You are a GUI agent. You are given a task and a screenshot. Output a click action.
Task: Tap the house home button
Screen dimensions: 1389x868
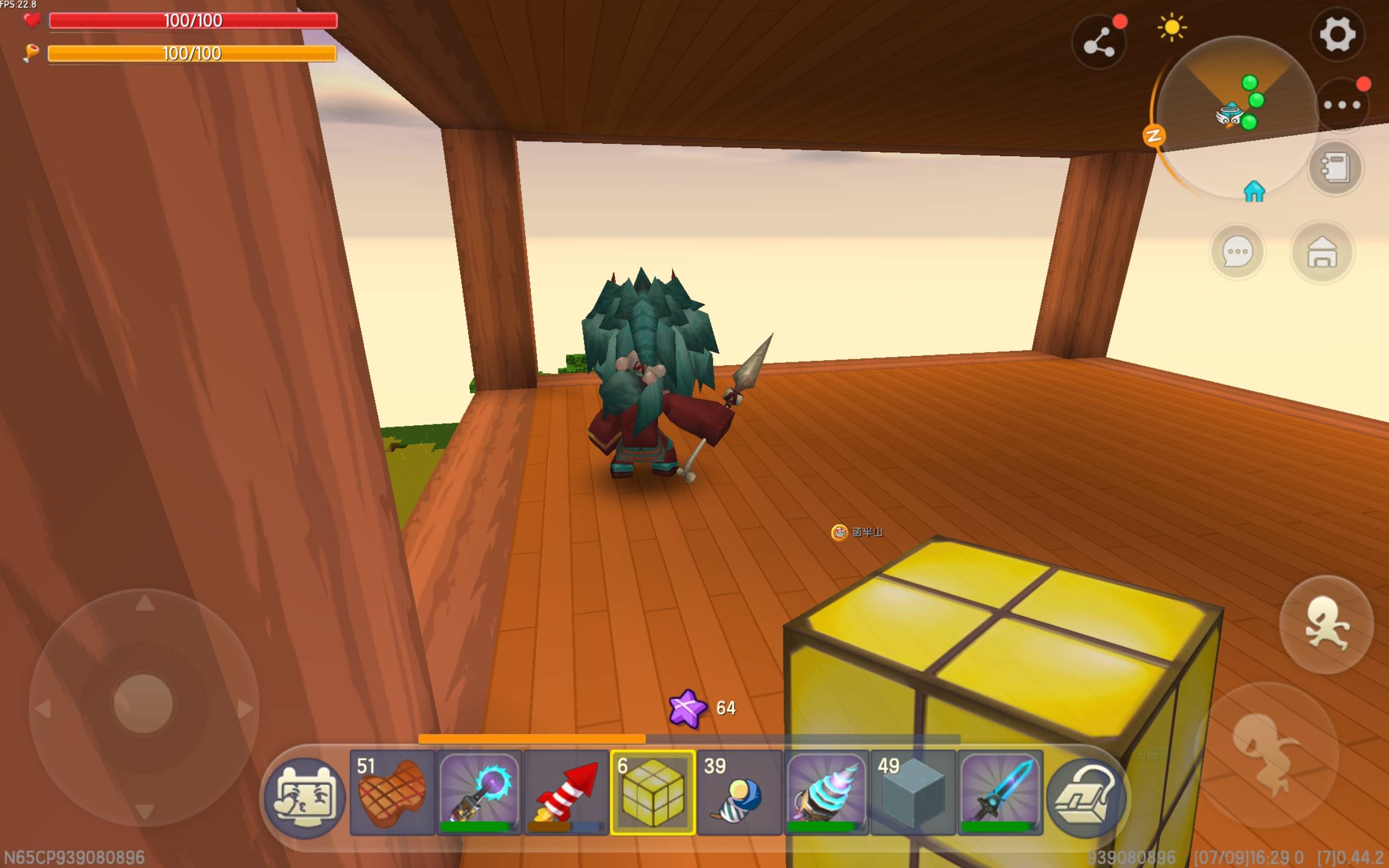click(x=1322, y=252)
